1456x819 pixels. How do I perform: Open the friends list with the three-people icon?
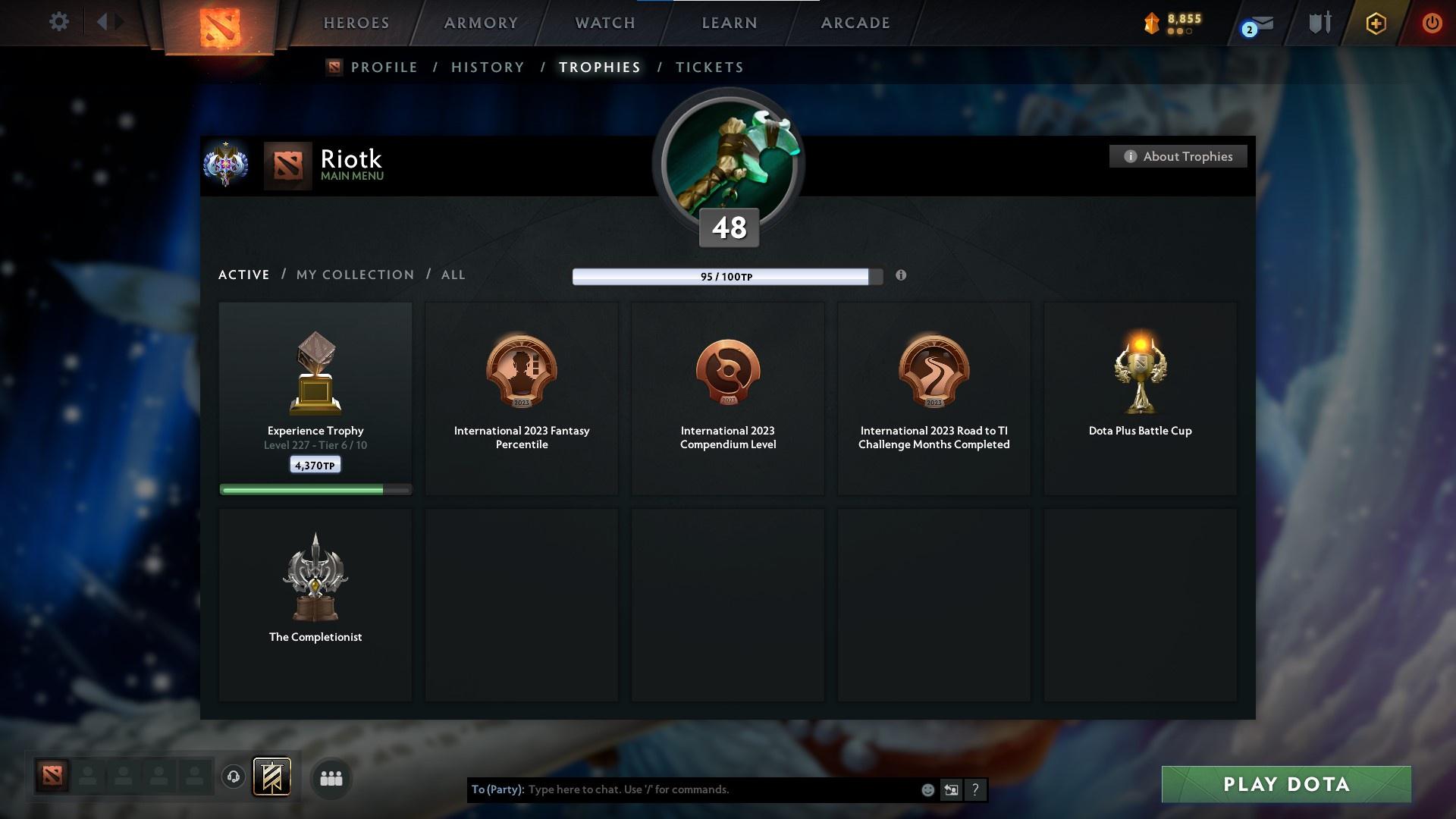point(331,778)
